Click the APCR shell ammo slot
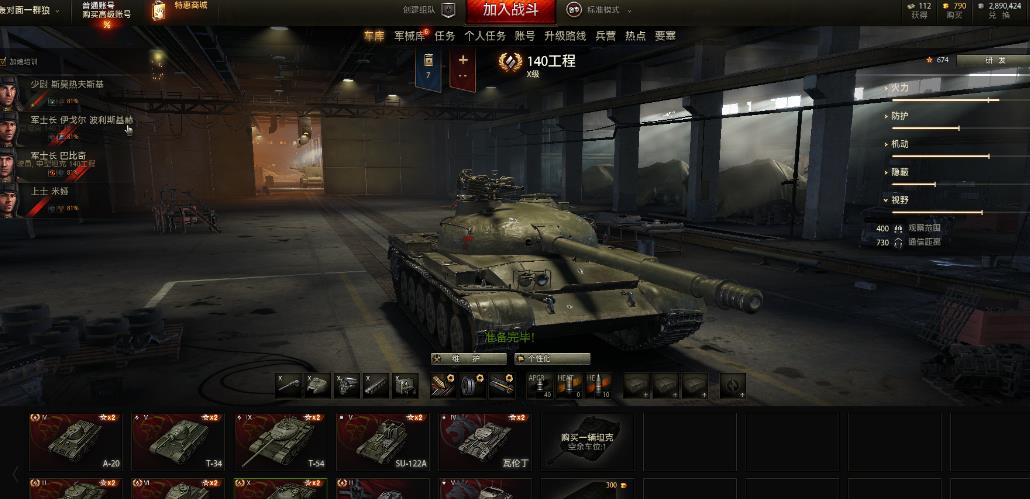 [540, 385]
